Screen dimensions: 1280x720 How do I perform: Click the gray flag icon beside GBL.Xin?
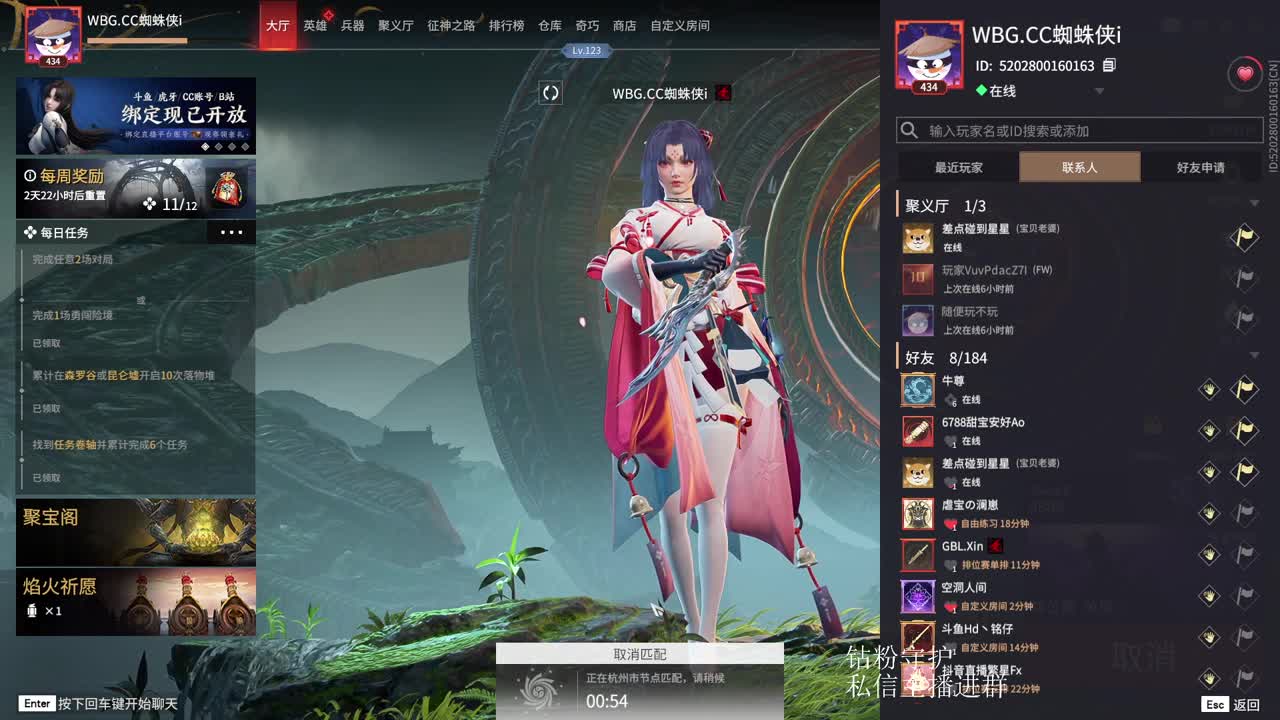click(x=1243, y=552)
